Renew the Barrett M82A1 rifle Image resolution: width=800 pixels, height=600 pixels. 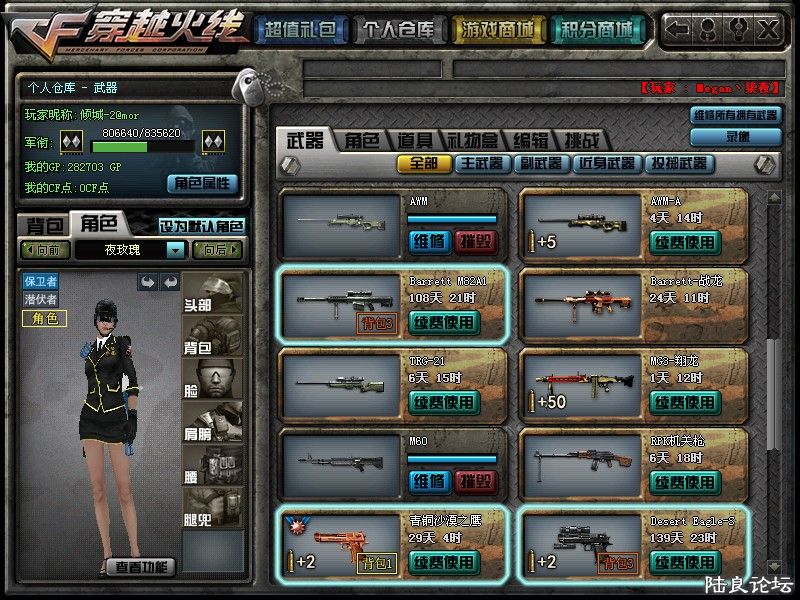click(x=444, y=322)
